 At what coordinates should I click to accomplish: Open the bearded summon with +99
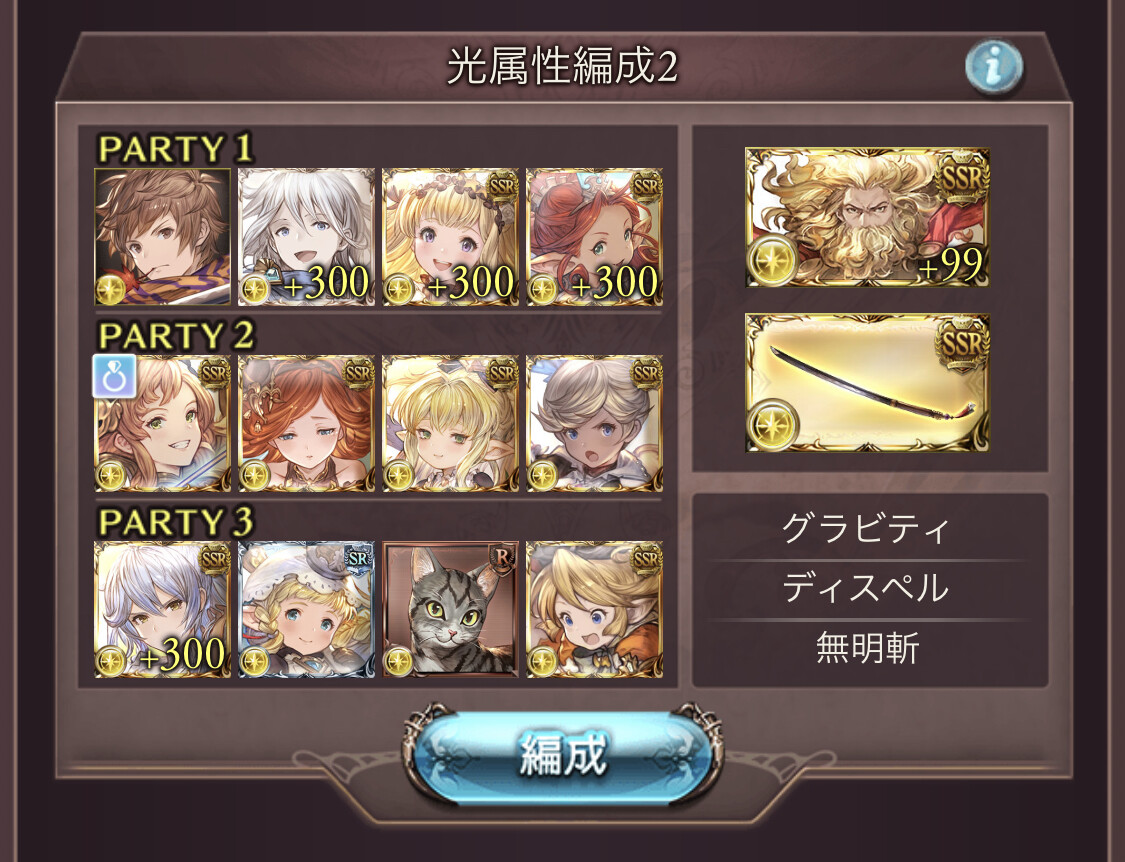[x=867, y=217]
